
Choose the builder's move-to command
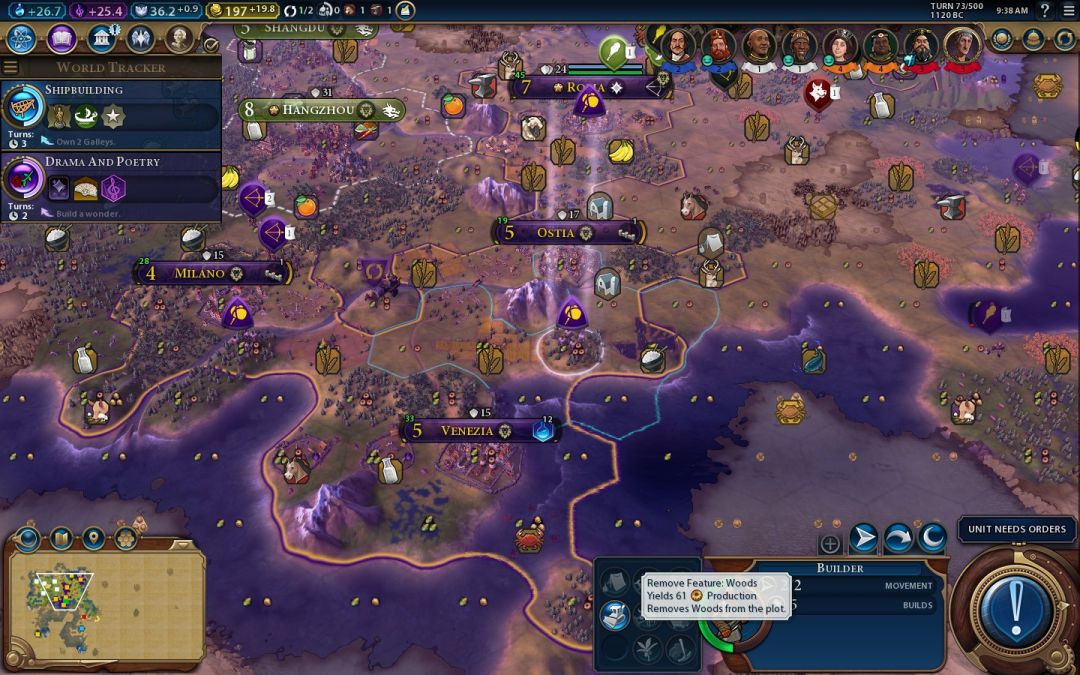[863, 539]
